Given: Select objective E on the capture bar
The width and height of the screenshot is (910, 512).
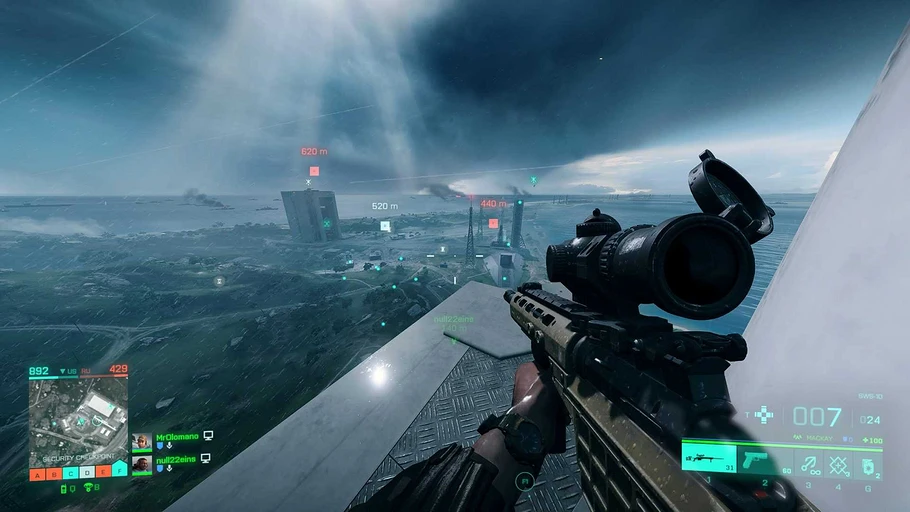Looking at the screenshot, I should click(103, 472).
